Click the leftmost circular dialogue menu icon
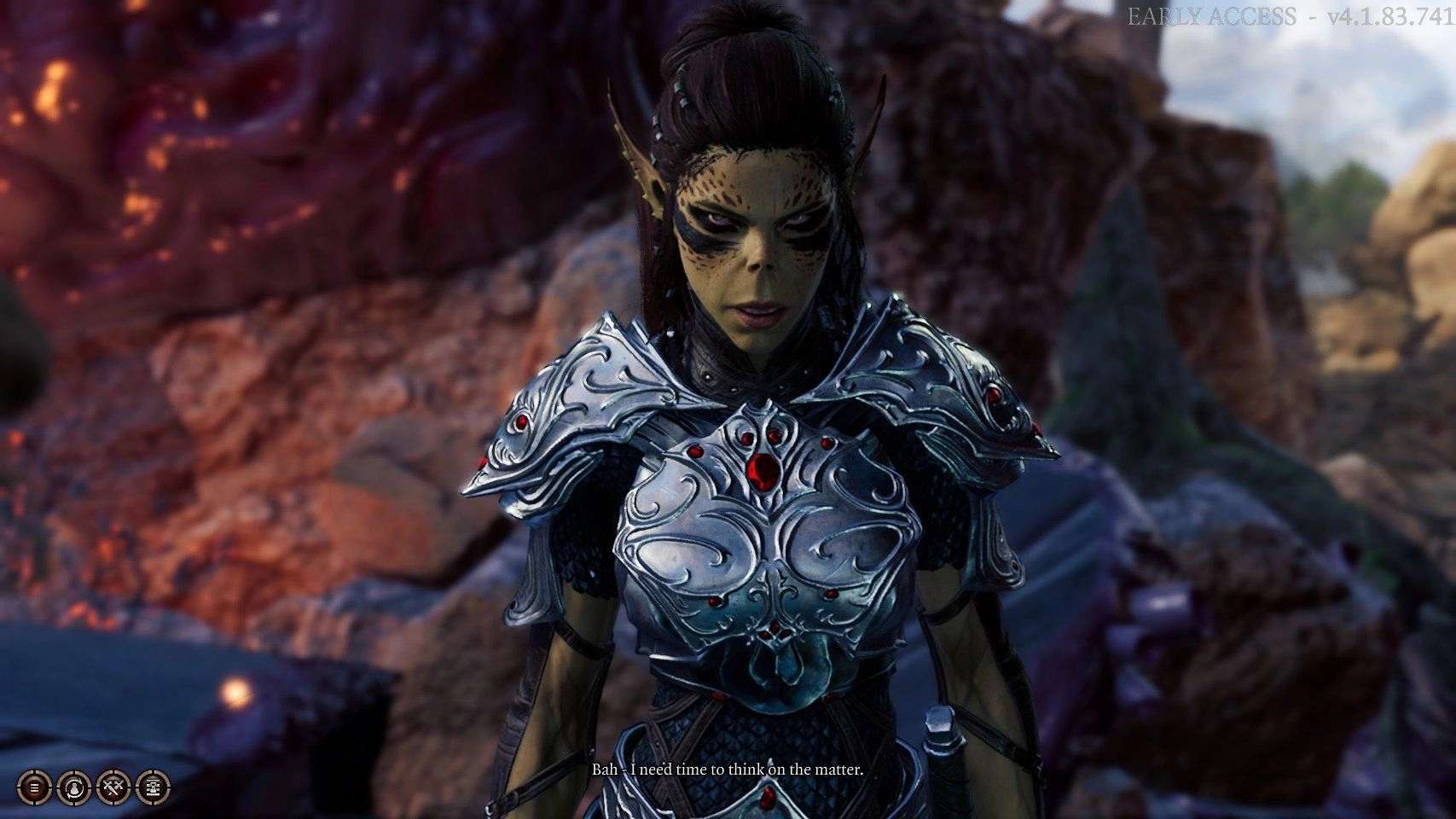 click(34, 787)
